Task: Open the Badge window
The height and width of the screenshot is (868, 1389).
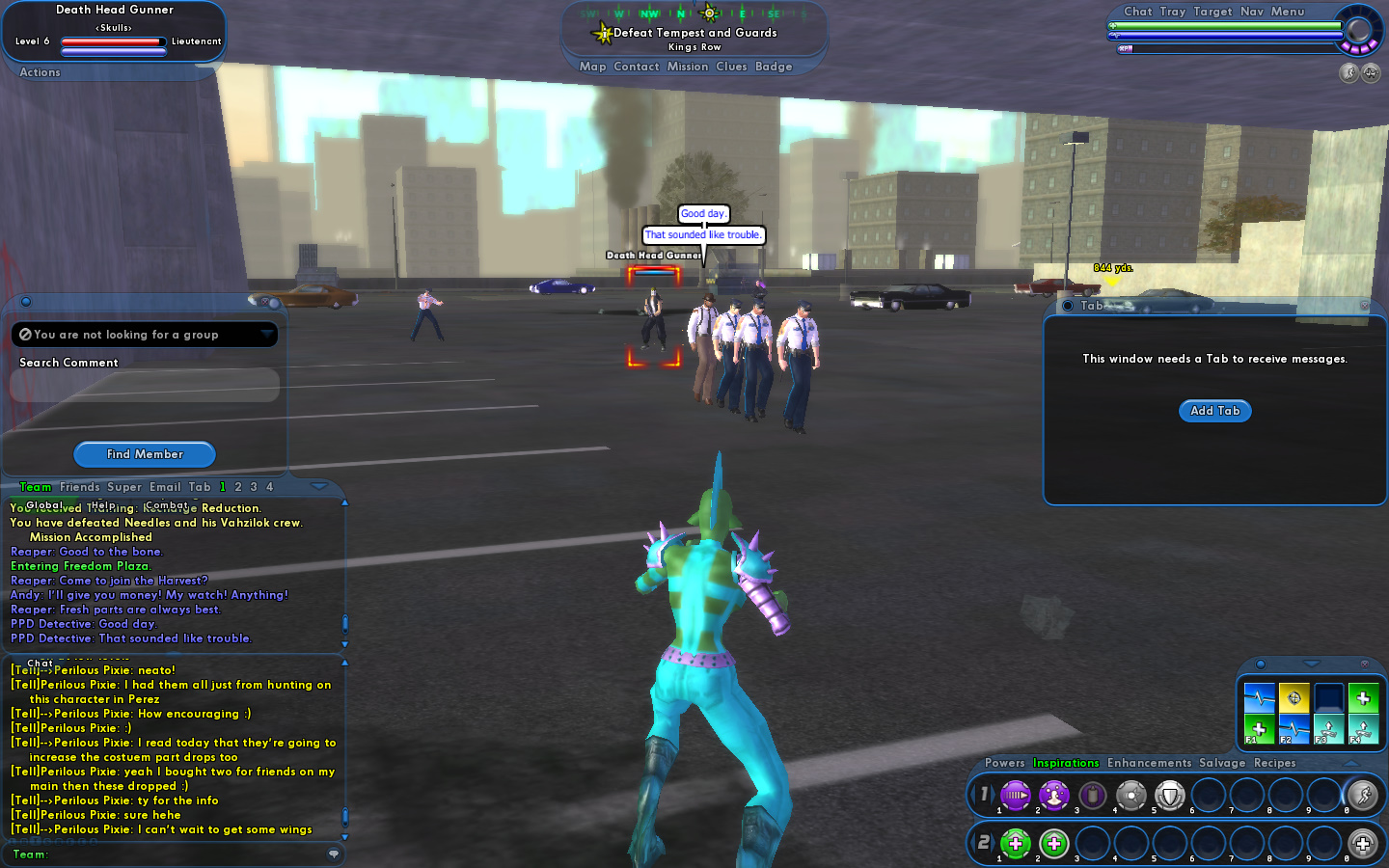Action: (x=774, y=67)
